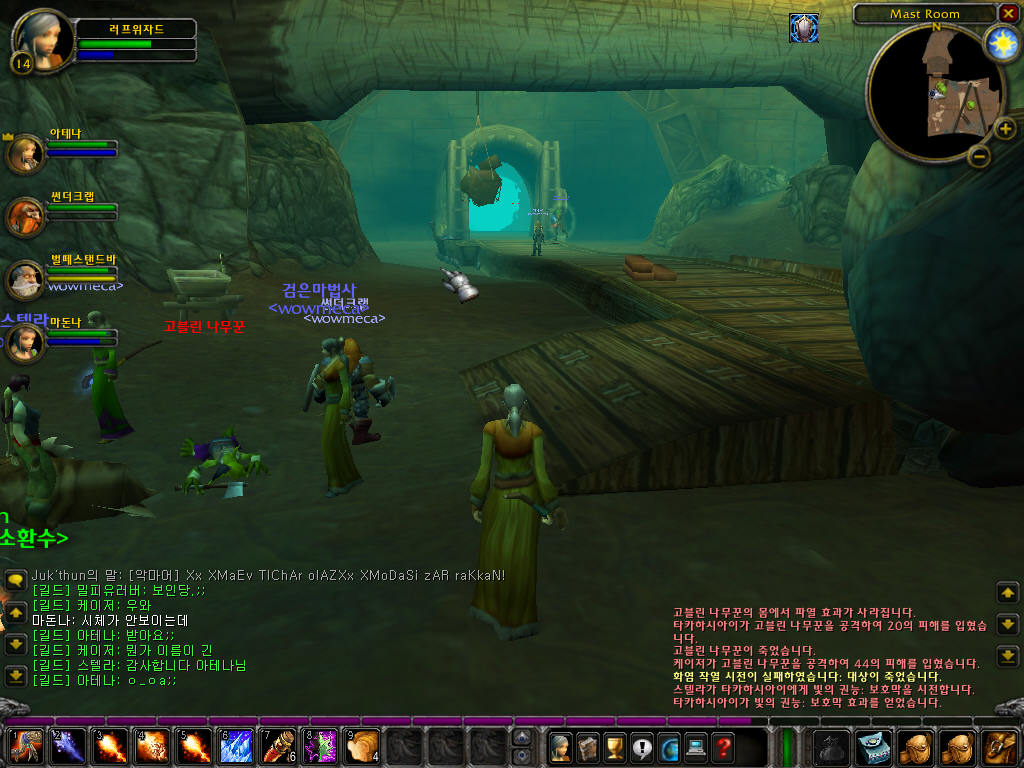This screenshot has width=1024, height=768.
Task: Cast the arcane missiles spell in slot 2
Action: coord(67,746)
